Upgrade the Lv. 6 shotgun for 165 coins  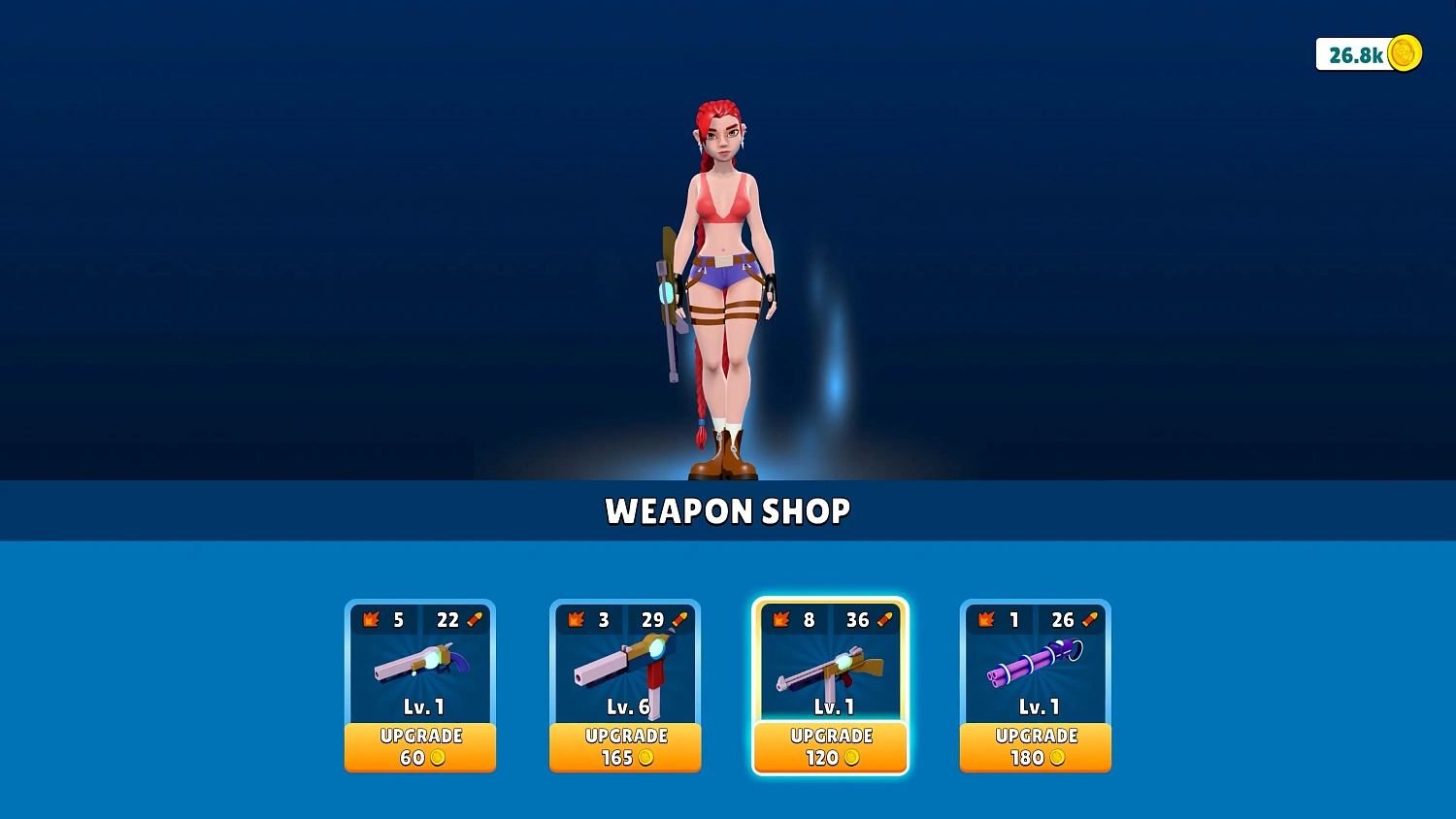(x=625, y=747)
